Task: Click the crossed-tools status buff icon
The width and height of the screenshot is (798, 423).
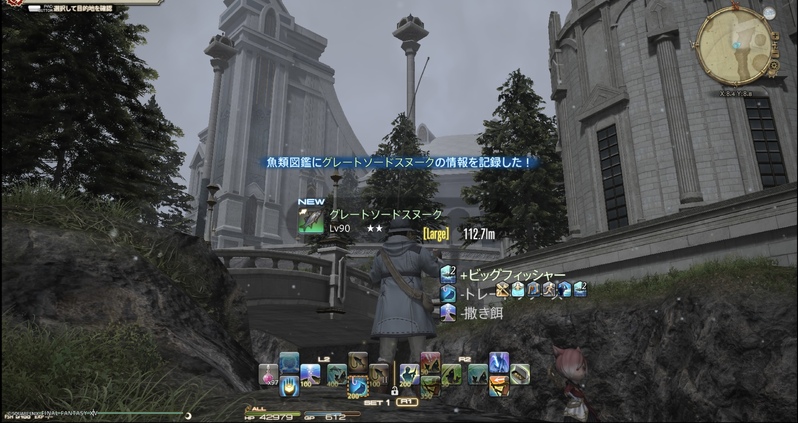Action: [x=504, y=291]
